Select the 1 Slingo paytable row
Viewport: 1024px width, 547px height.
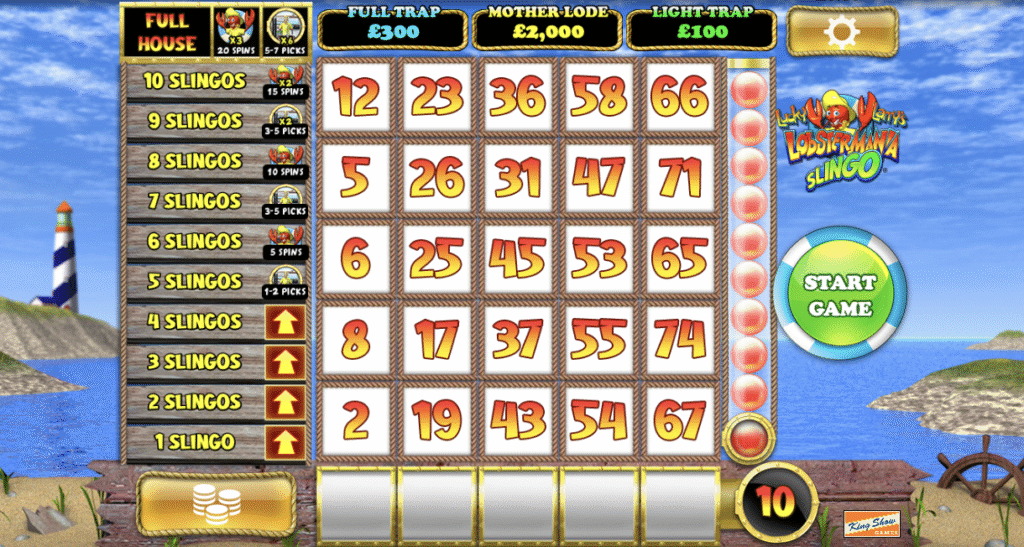click(193, 442)
